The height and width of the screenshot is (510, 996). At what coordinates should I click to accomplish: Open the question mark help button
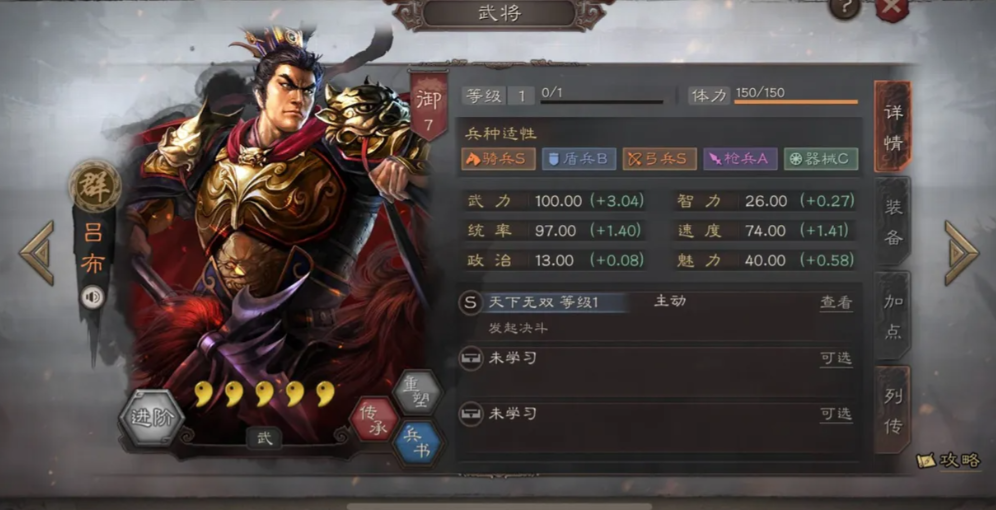845,8
